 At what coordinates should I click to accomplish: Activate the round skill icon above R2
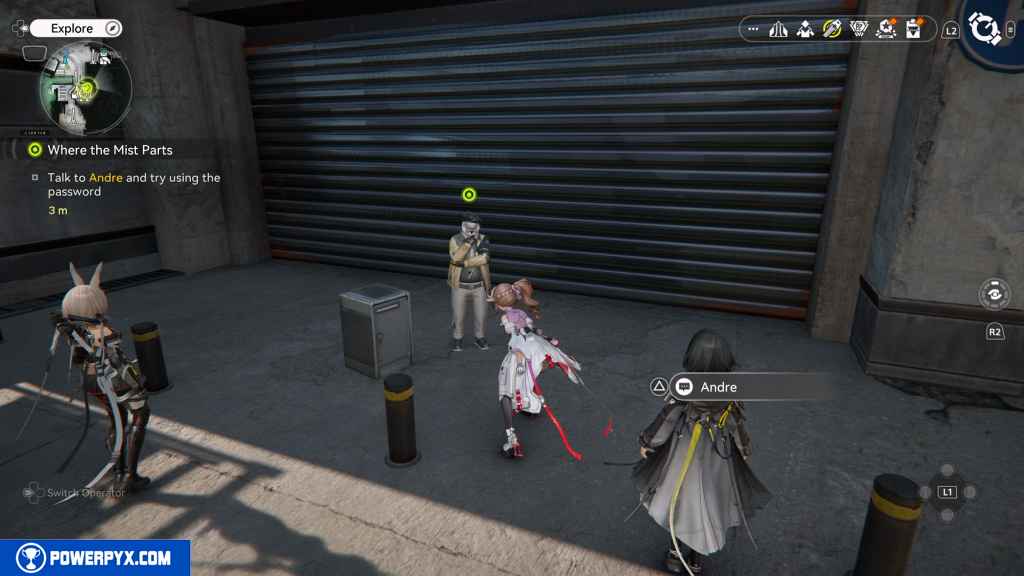coord(994,295)
